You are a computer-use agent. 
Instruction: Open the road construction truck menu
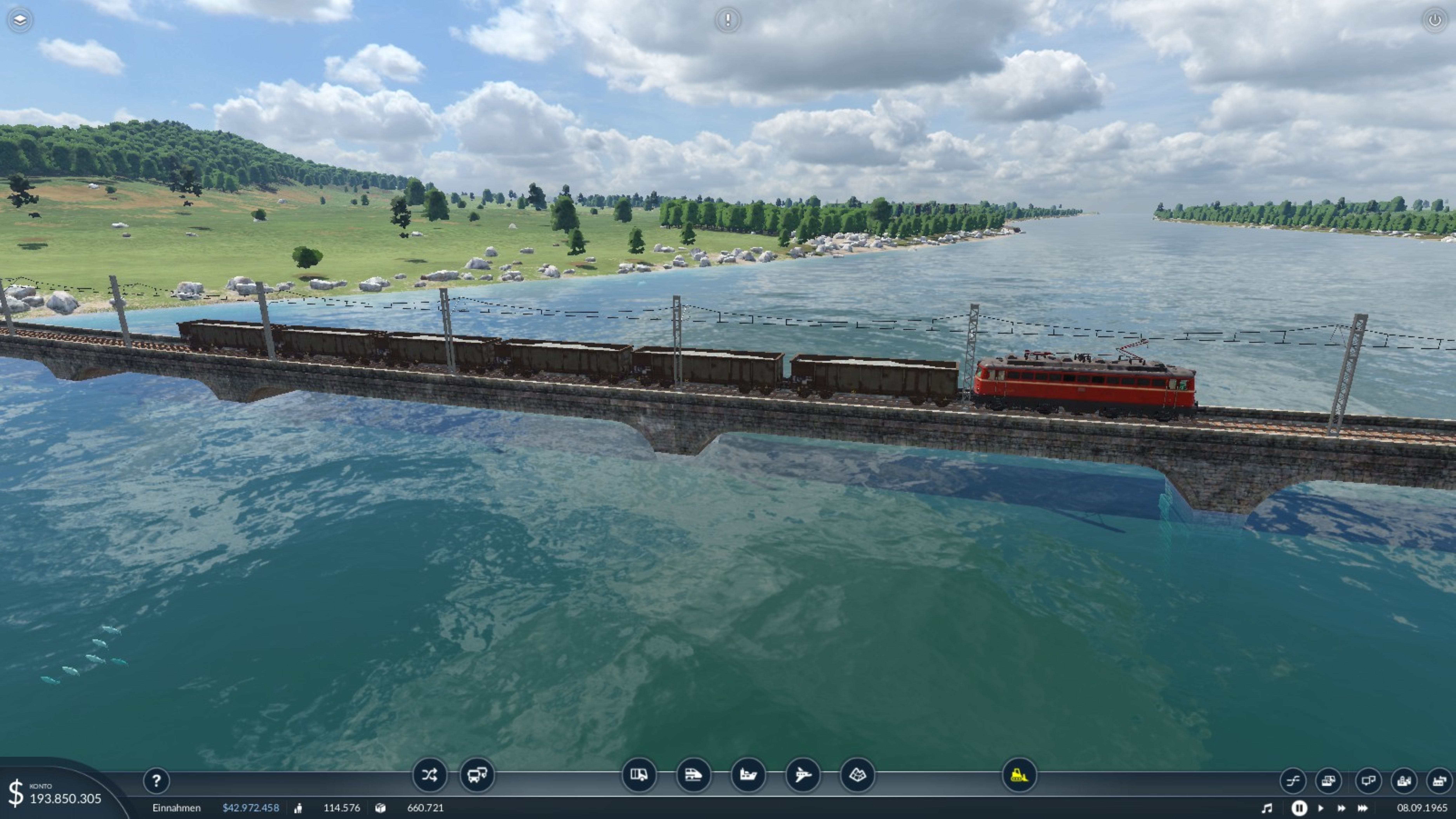click(x=639, y=775)
